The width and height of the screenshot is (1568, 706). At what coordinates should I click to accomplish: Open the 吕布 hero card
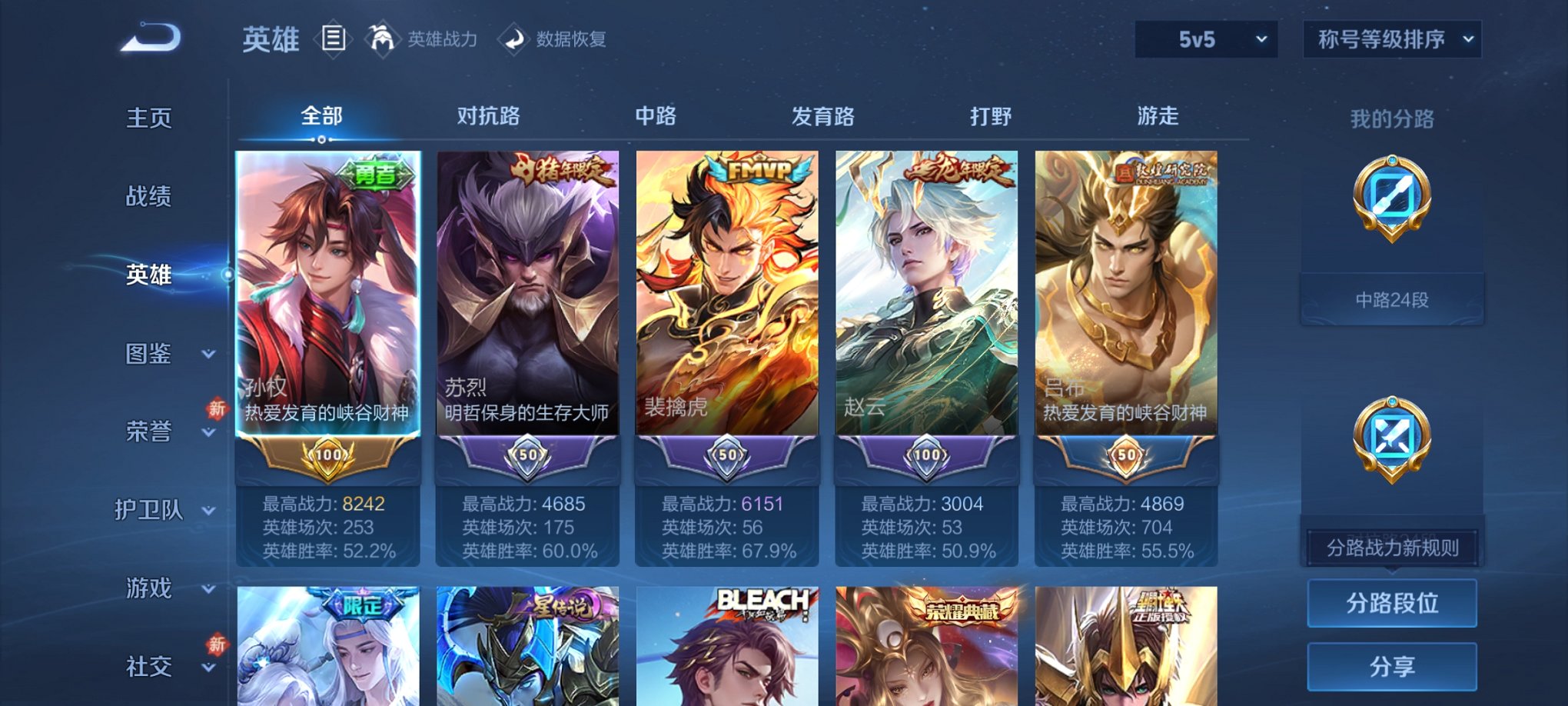[1125, 308]
